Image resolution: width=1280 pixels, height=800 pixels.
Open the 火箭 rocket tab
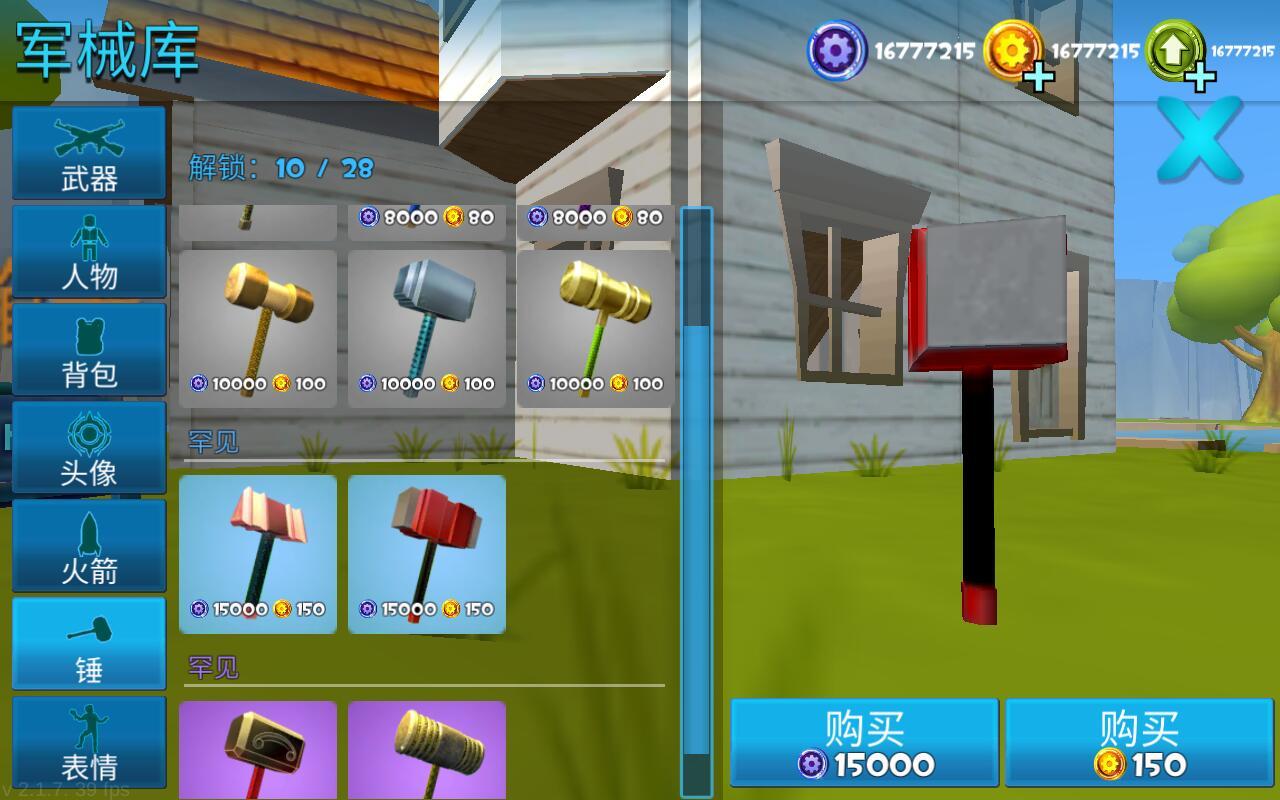tap(89, 545)
